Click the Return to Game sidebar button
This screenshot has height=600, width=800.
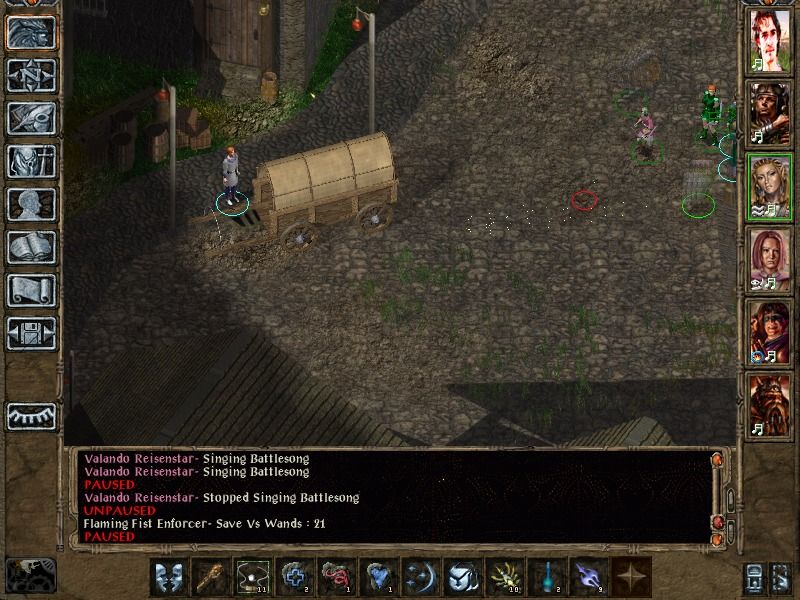point(31,32)
